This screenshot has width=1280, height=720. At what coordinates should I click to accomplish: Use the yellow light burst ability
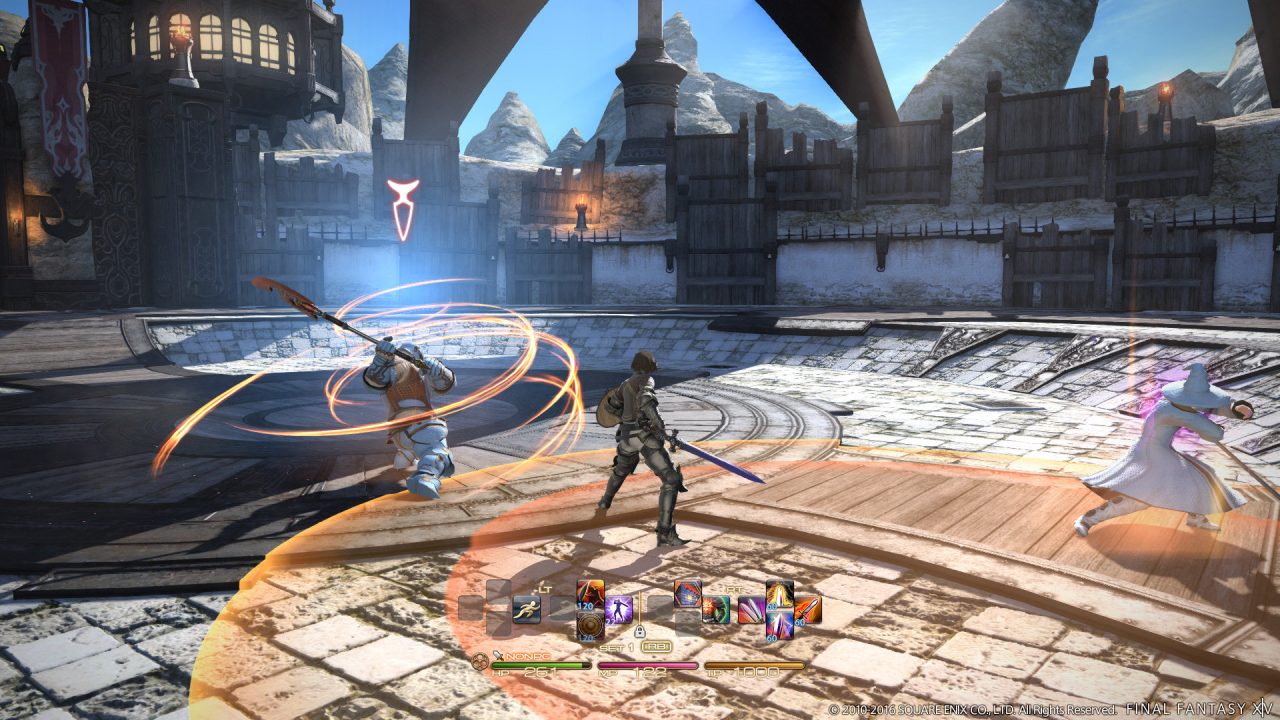[x=779, y=594]
